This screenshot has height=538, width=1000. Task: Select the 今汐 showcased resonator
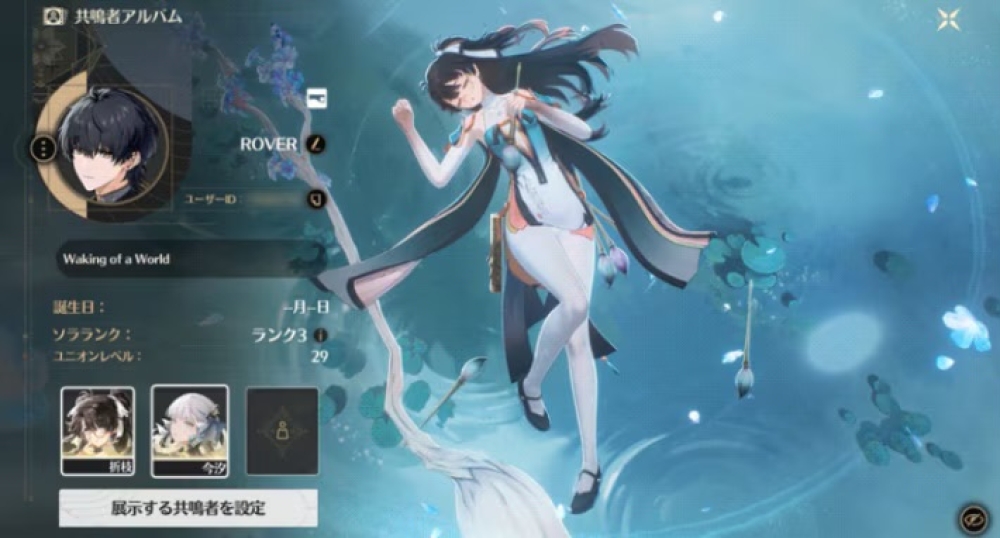189,430
